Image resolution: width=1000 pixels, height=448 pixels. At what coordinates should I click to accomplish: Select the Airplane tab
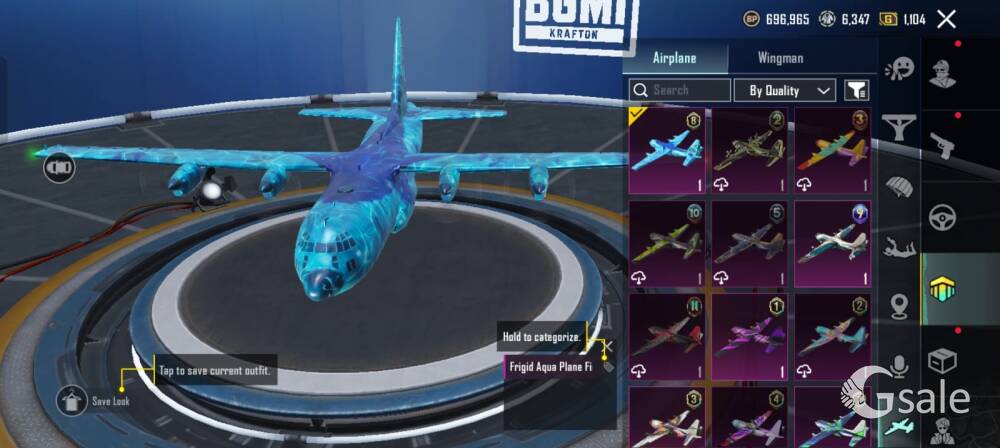click(674, 58)
